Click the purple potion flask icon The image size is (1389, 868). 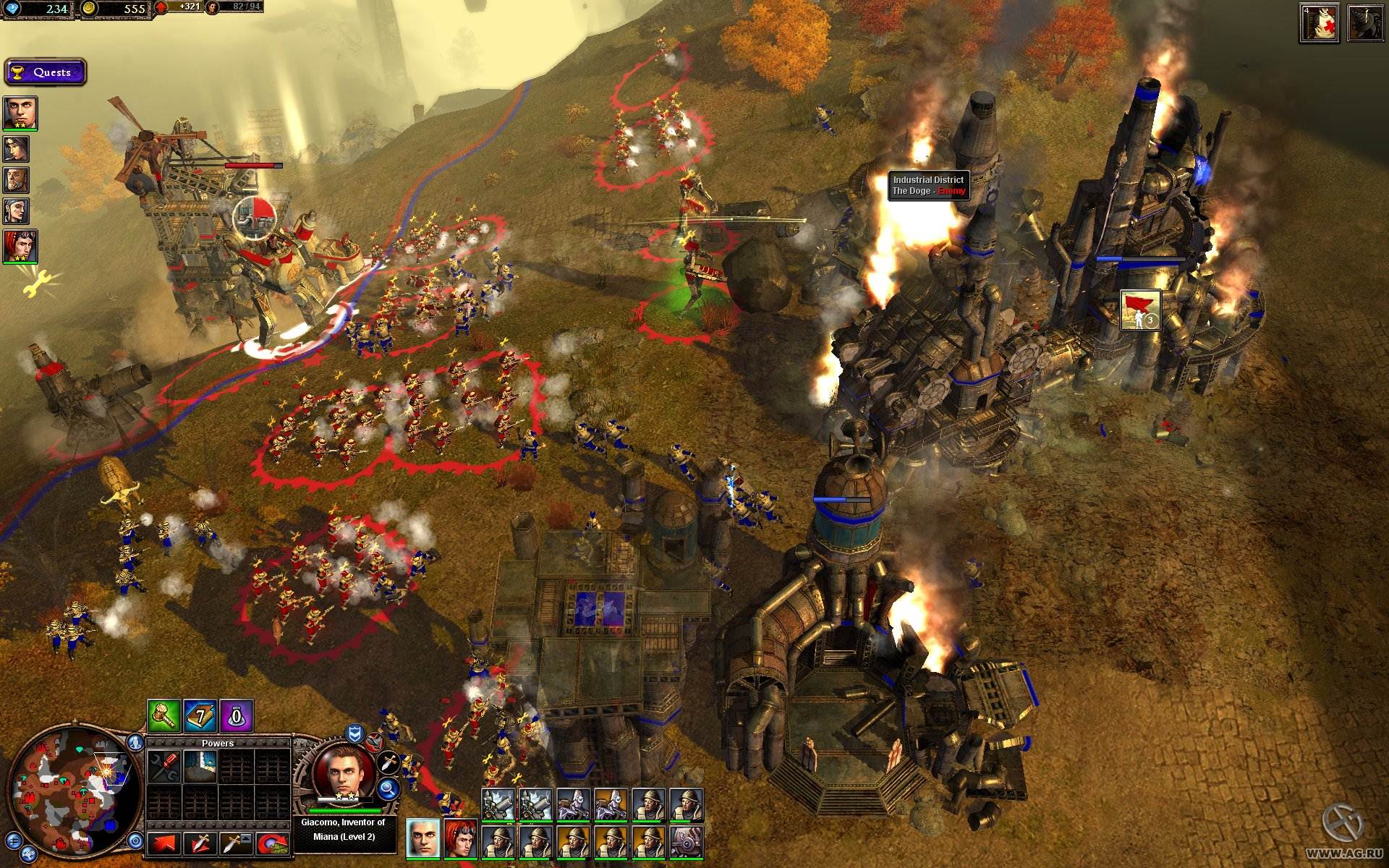point(236,716)
